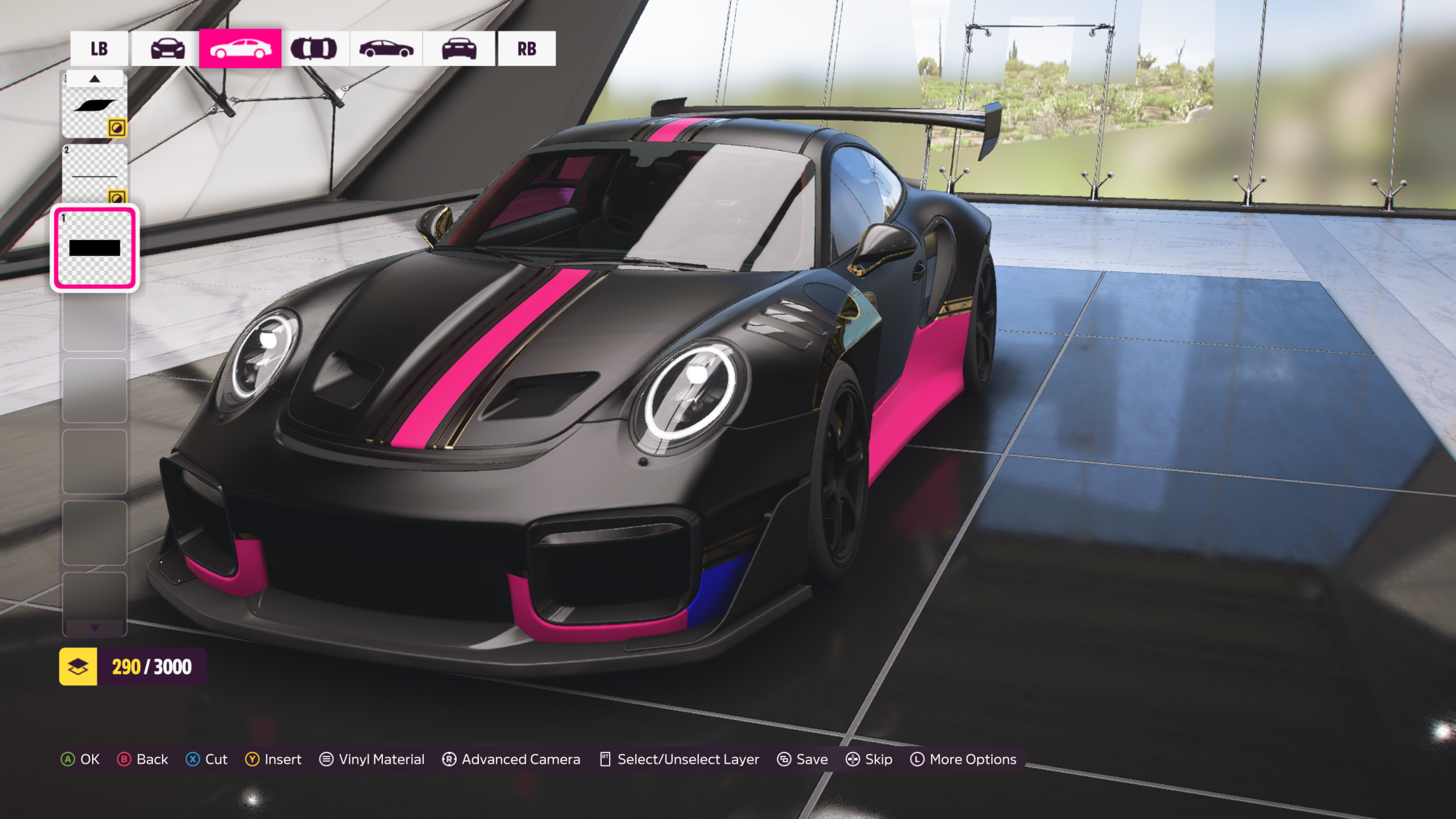Viewport: 1456px width, 819px height.
Task: Select layer 1 with the black rectangle
Action: tap(94, 248)
